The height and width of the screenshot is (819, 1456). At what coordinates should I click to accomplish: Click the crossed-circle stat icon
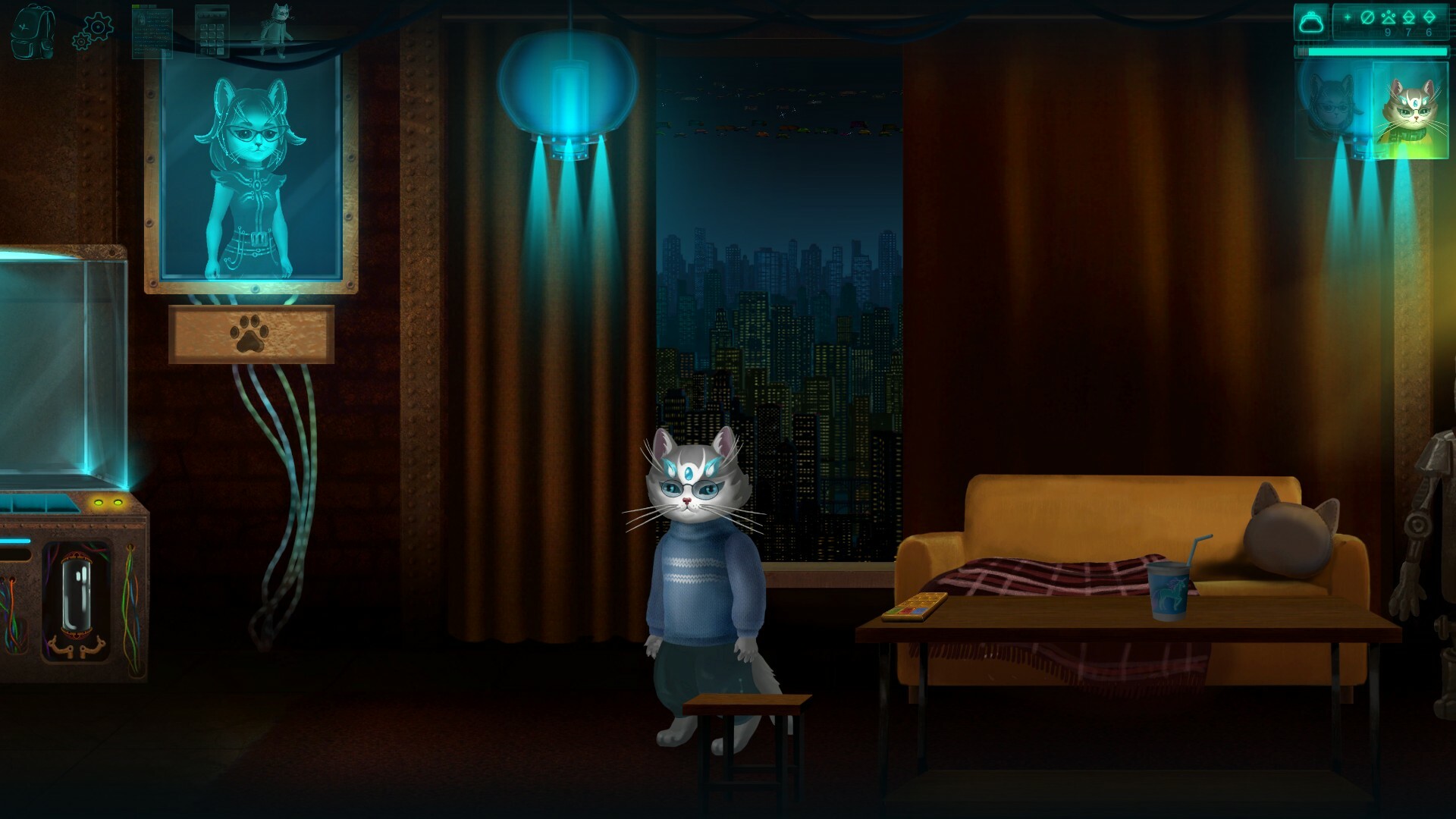click(x=1367, y=17)
